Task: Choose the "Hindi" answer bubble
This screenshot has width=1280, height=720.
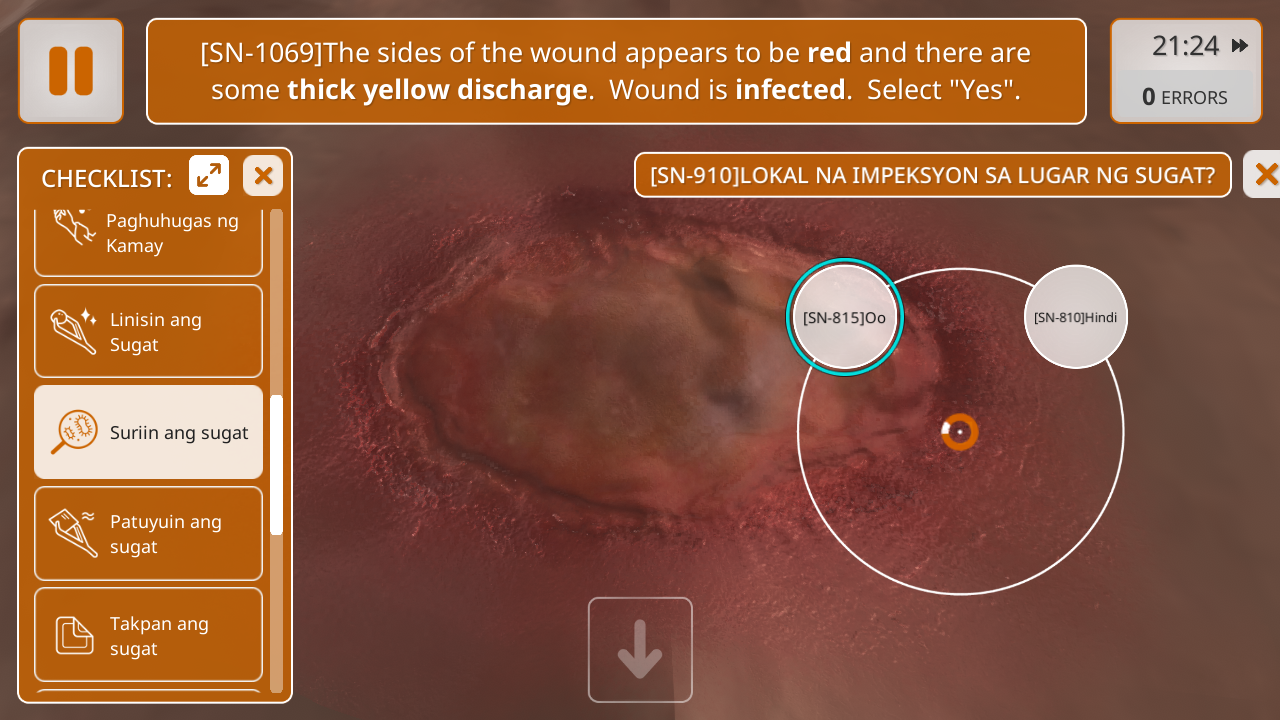Action: coord(1076,317)
